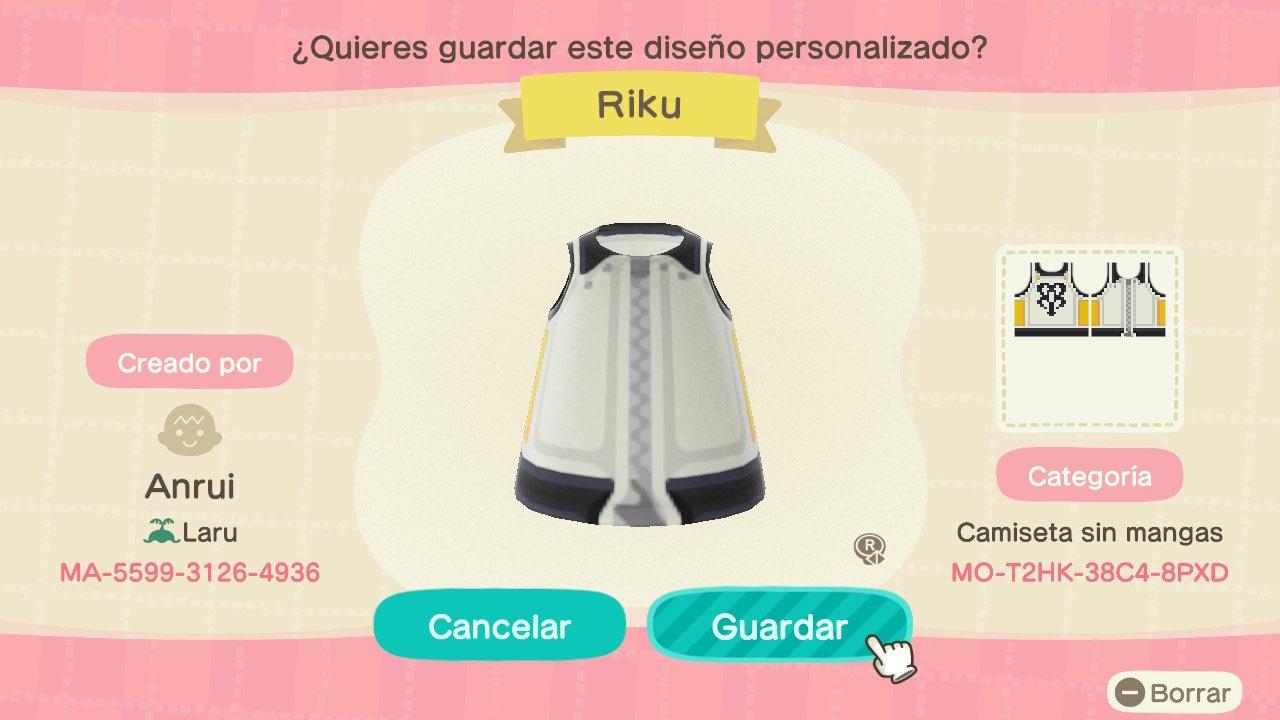Click the Borrar button

pyautogui.click(x=1177, y=692)
